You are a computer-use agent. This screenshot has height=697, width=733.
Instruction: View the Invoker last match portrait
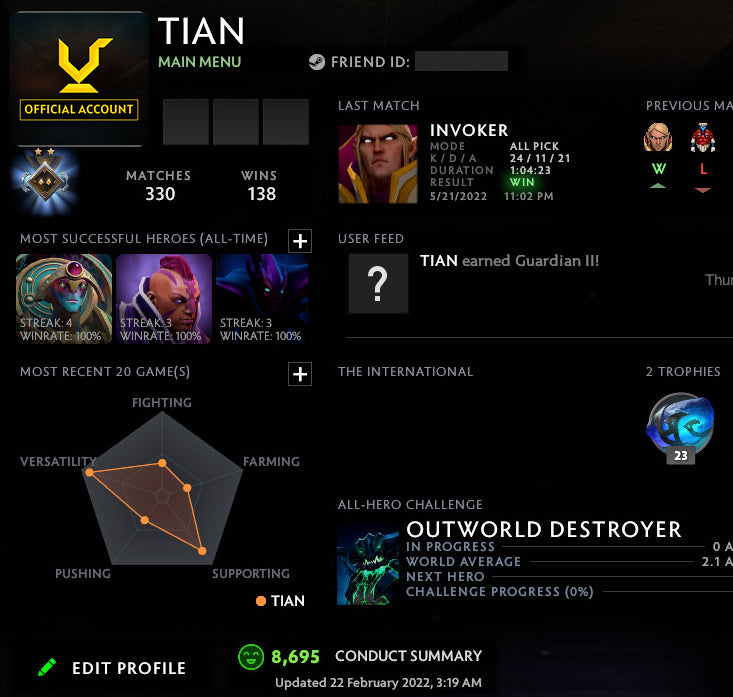click(x=378, y=164)
